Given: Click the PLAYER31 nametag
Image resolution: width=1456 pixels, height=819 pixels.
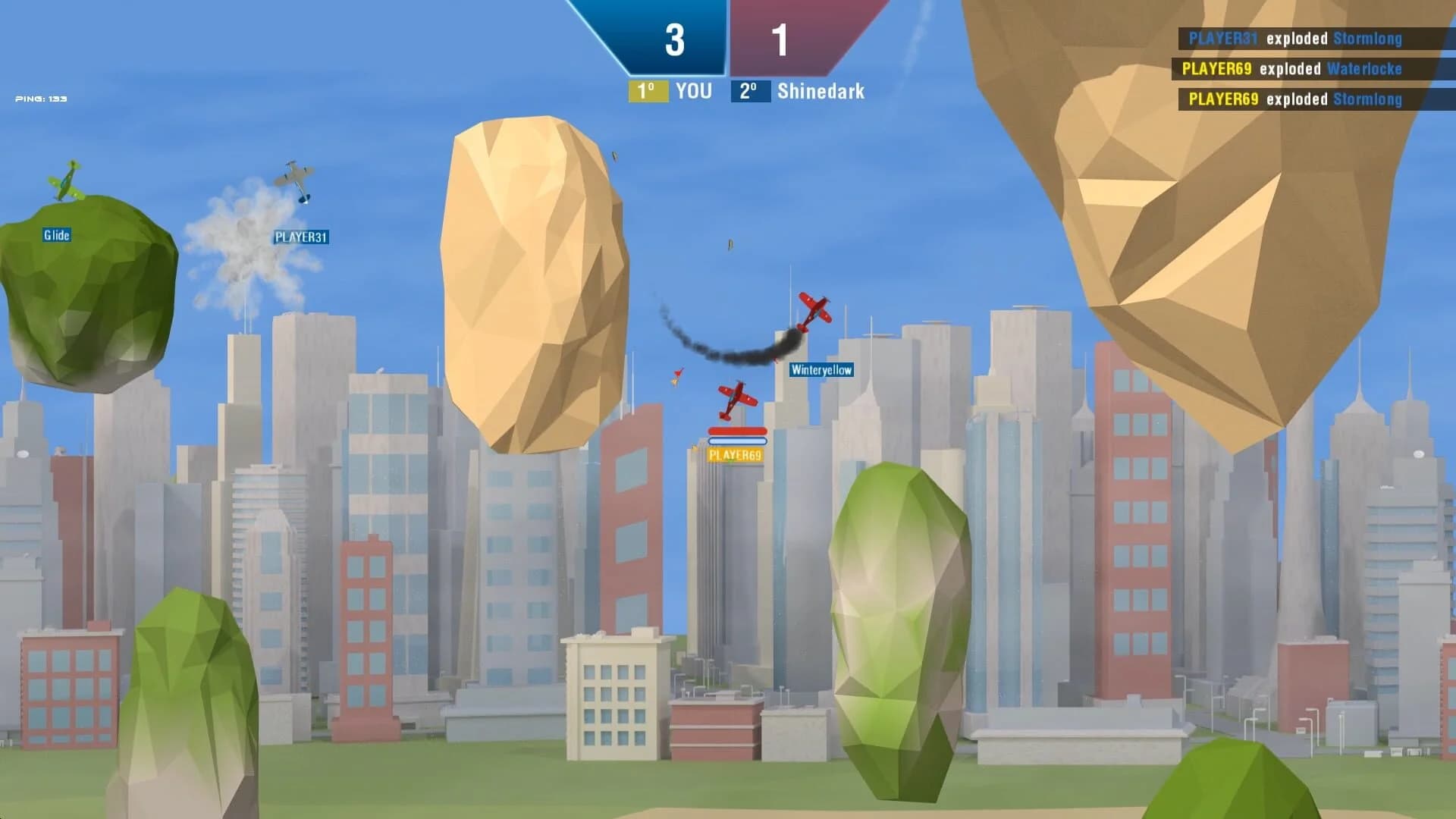Looking at the screenshot, I should pos(301,237).
